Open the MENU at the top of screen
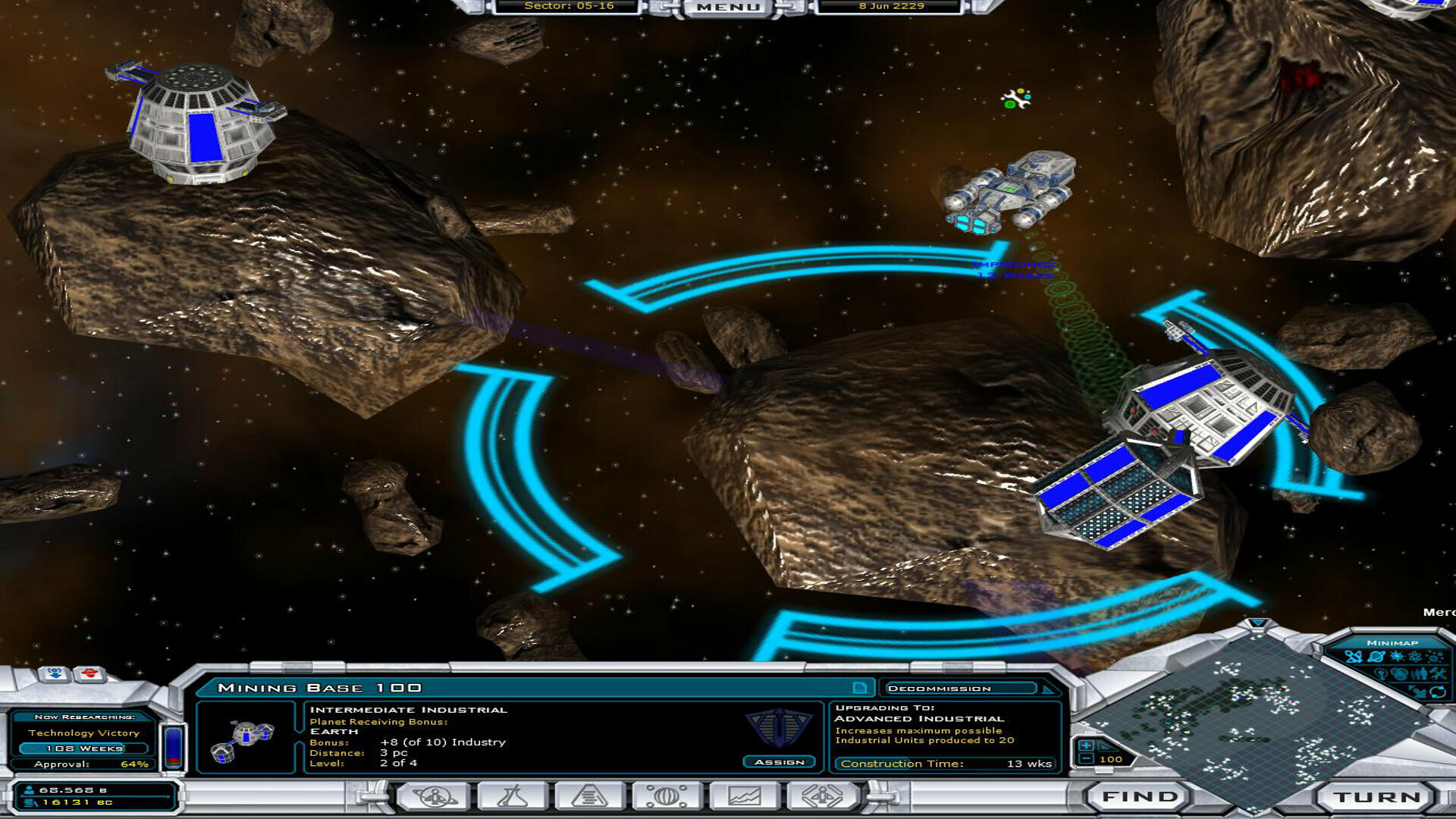 point(730,8)
